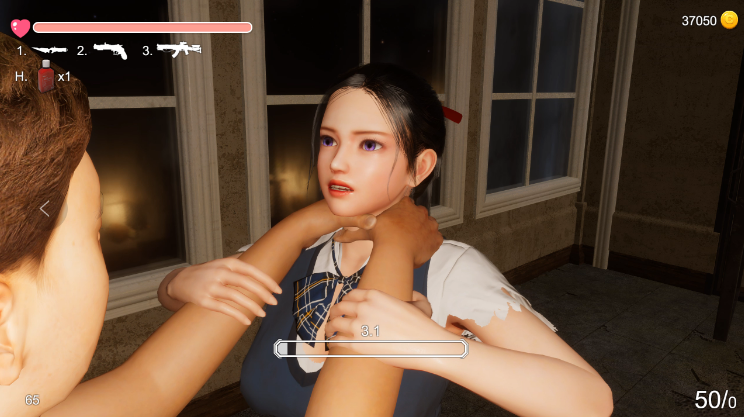This screenshot has height=417, width=744.
Task: Click the gold coin currency icon
Action: [x=729, y=20]
